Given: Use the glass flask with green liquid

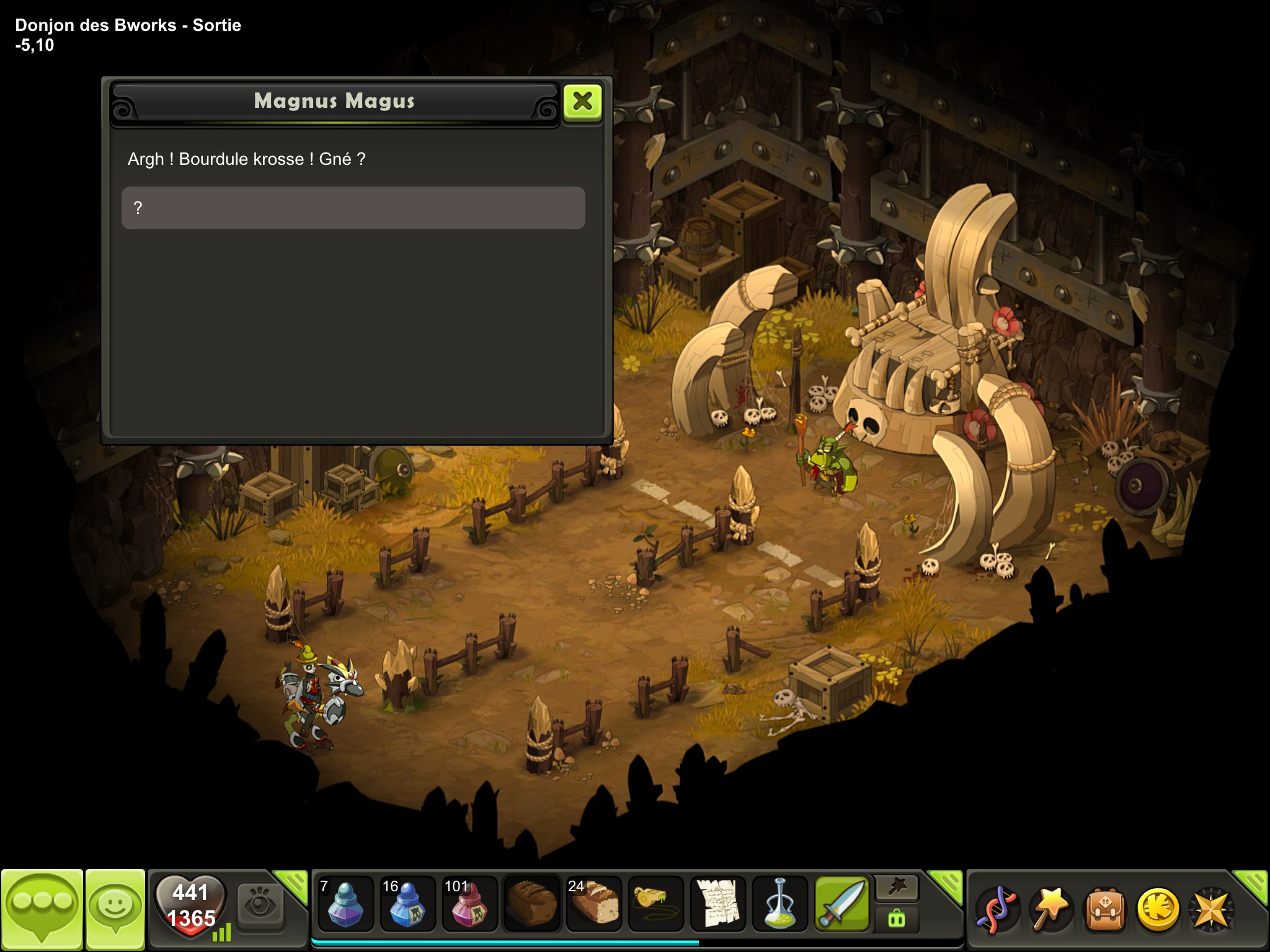Looking at the screenshot, I should pos(780,904).
